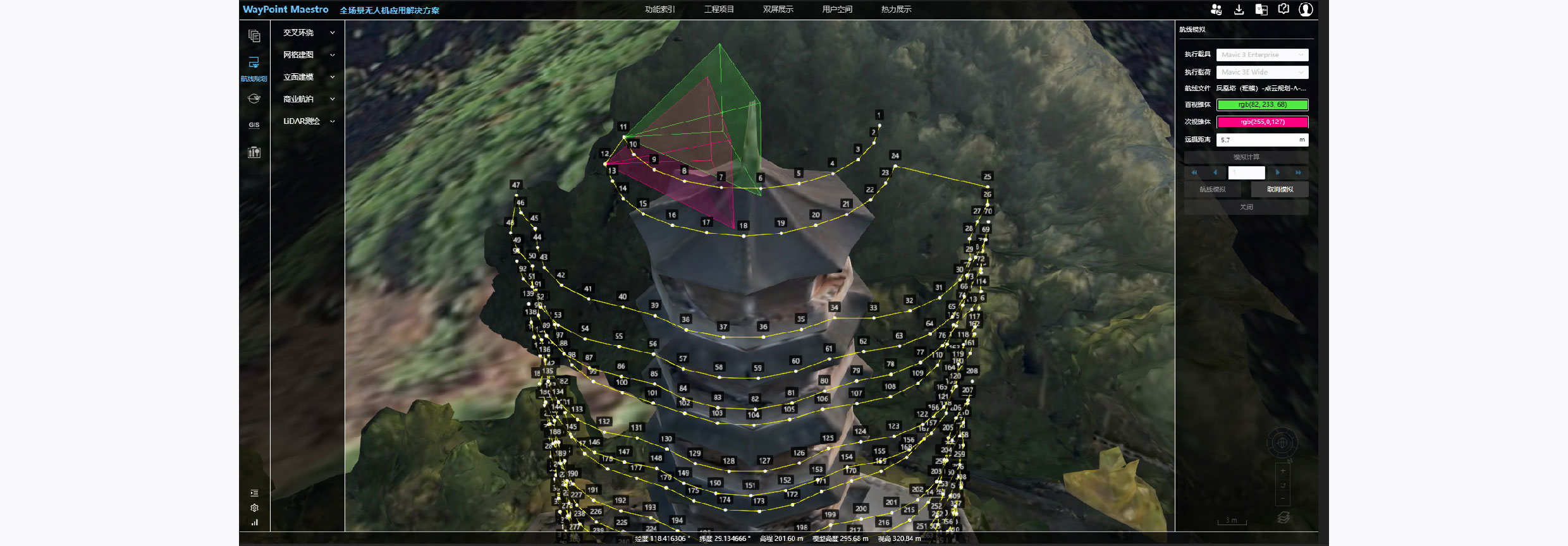Open the 执行载具 Mavic 3 Enterprise dropdown

1262,55
